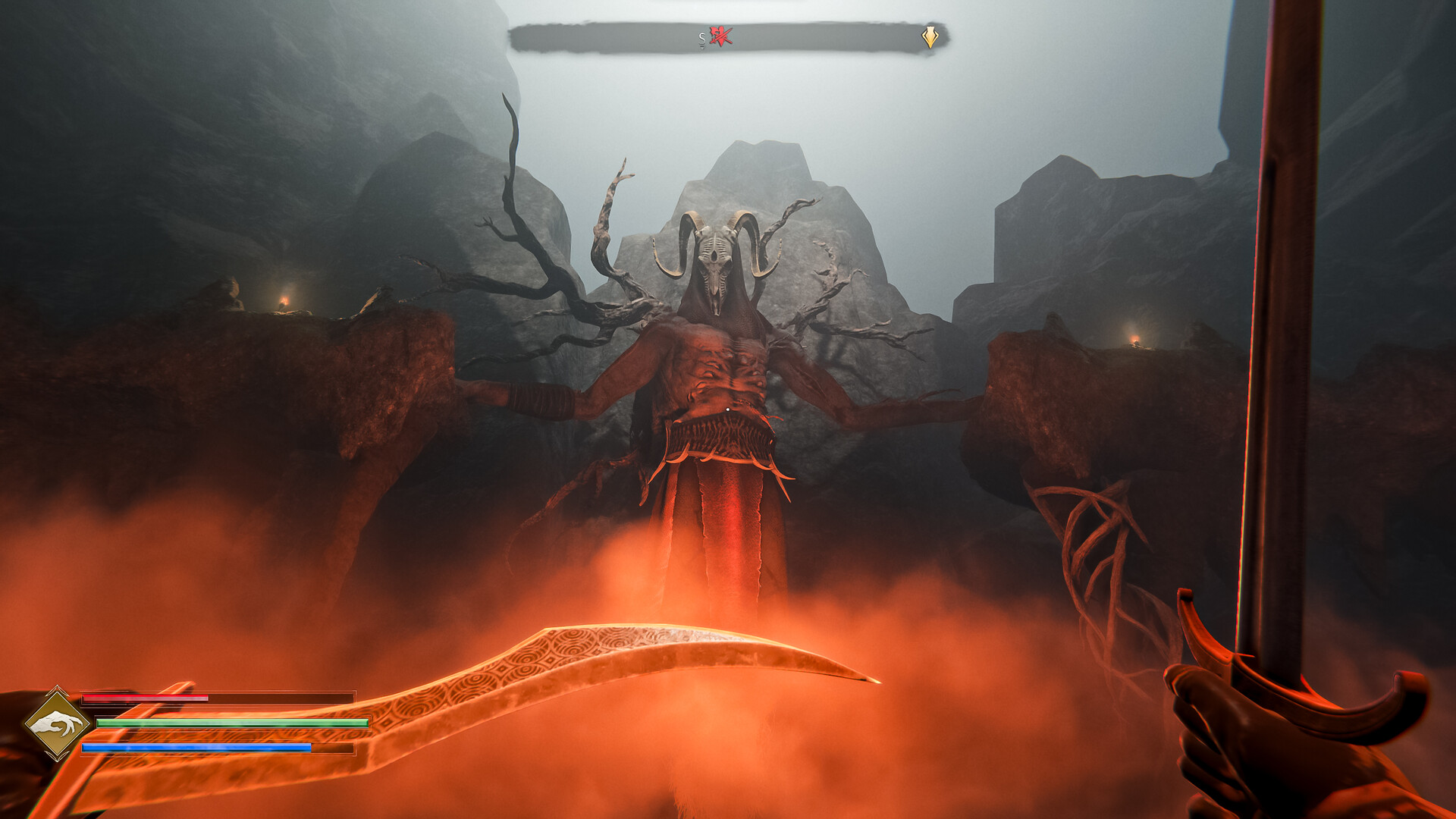Click the blue mana bar below the stamina bar
The height and width of the screenshot is (819, 1456).
pyautogui.click(x=197, y=746)
